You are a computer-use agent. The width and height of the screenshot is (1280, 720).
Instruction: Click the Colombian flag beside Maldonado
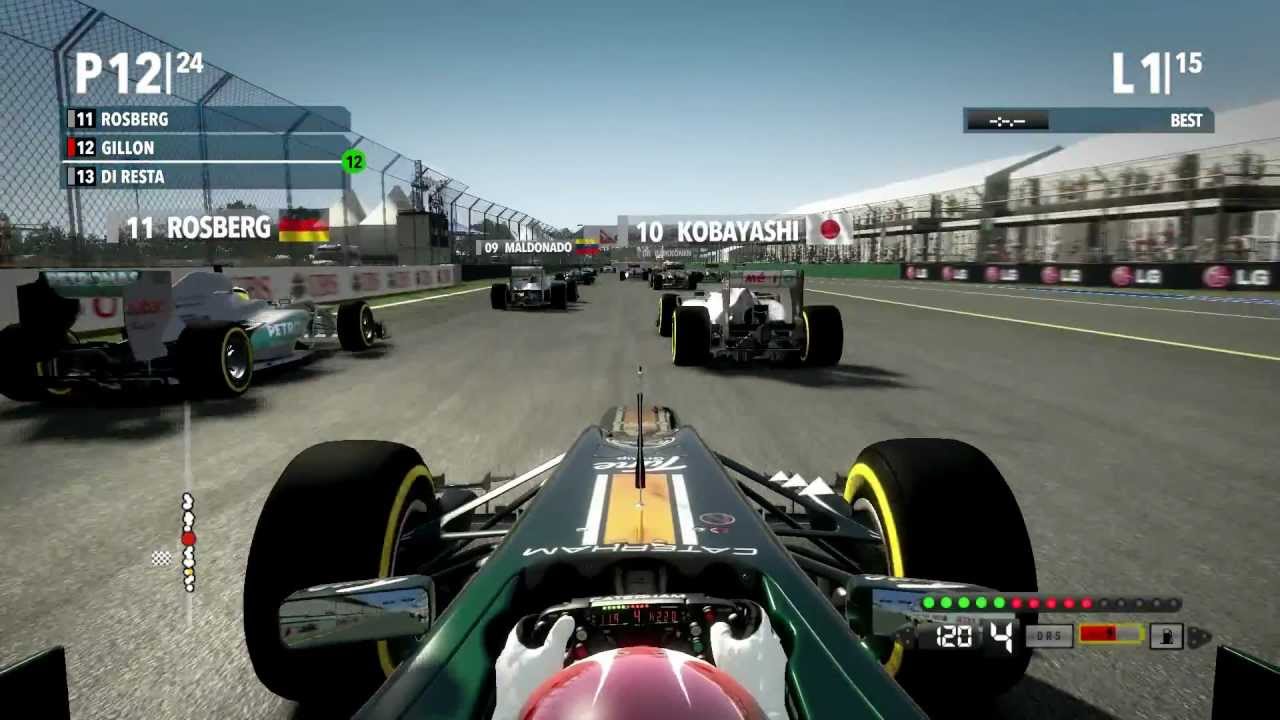coord(588,244)
